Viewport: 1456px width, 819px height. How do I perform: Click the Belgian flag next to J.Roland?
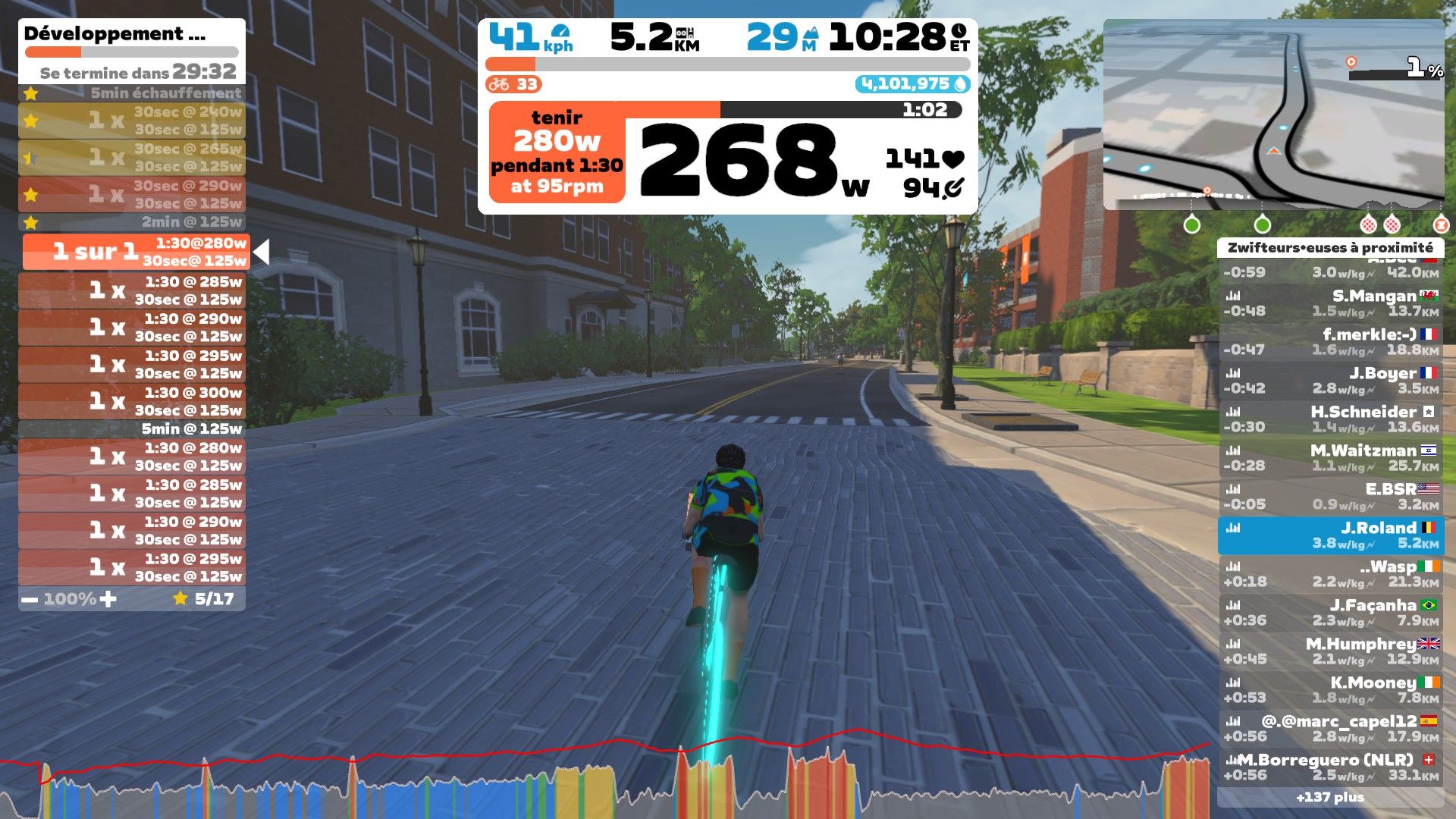[x=1429, y=526]
